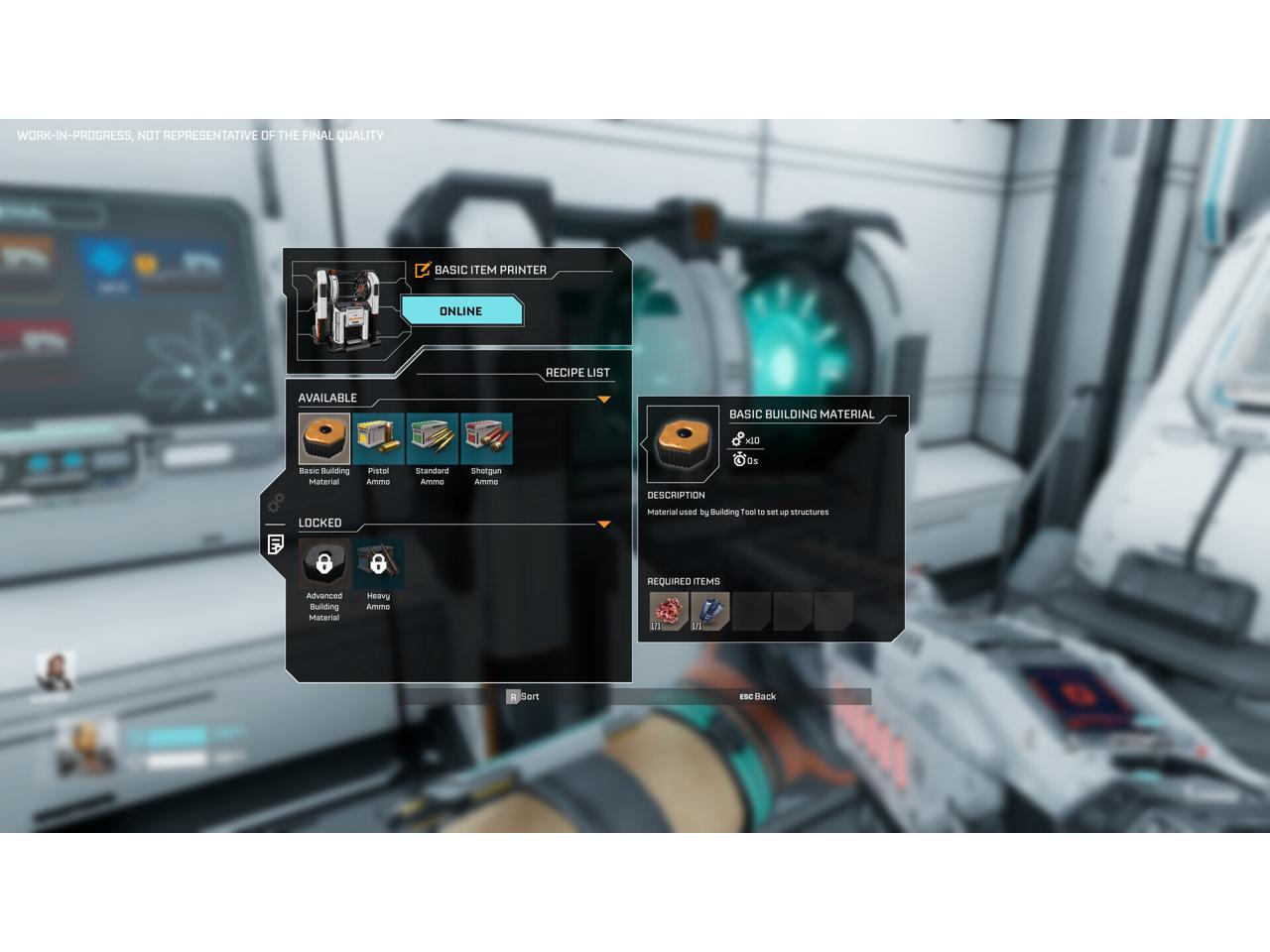
Task: Click the red ore required item slot
Action: pyautogui.click(x=669, y=612)
